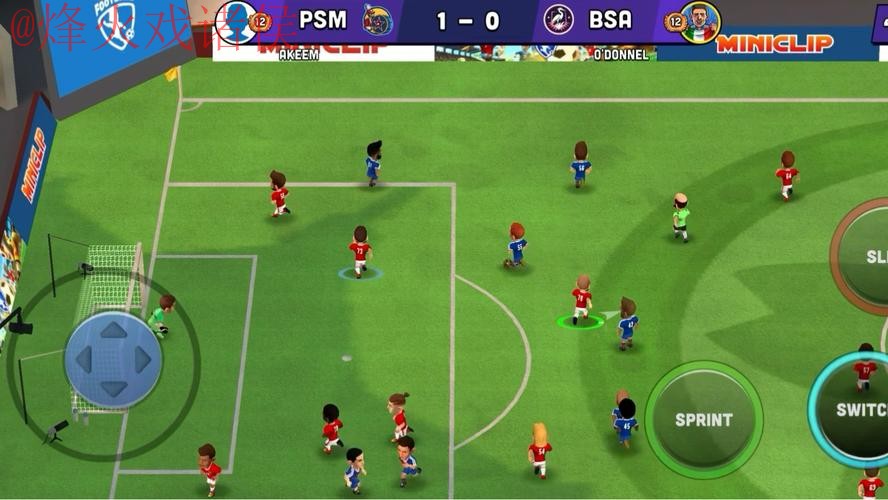Image resolution: width=888 pixels, height=500 pixels.
Task: Tap the virtual joystick pad
Action: pyautogui.click(x=113, y=359)
